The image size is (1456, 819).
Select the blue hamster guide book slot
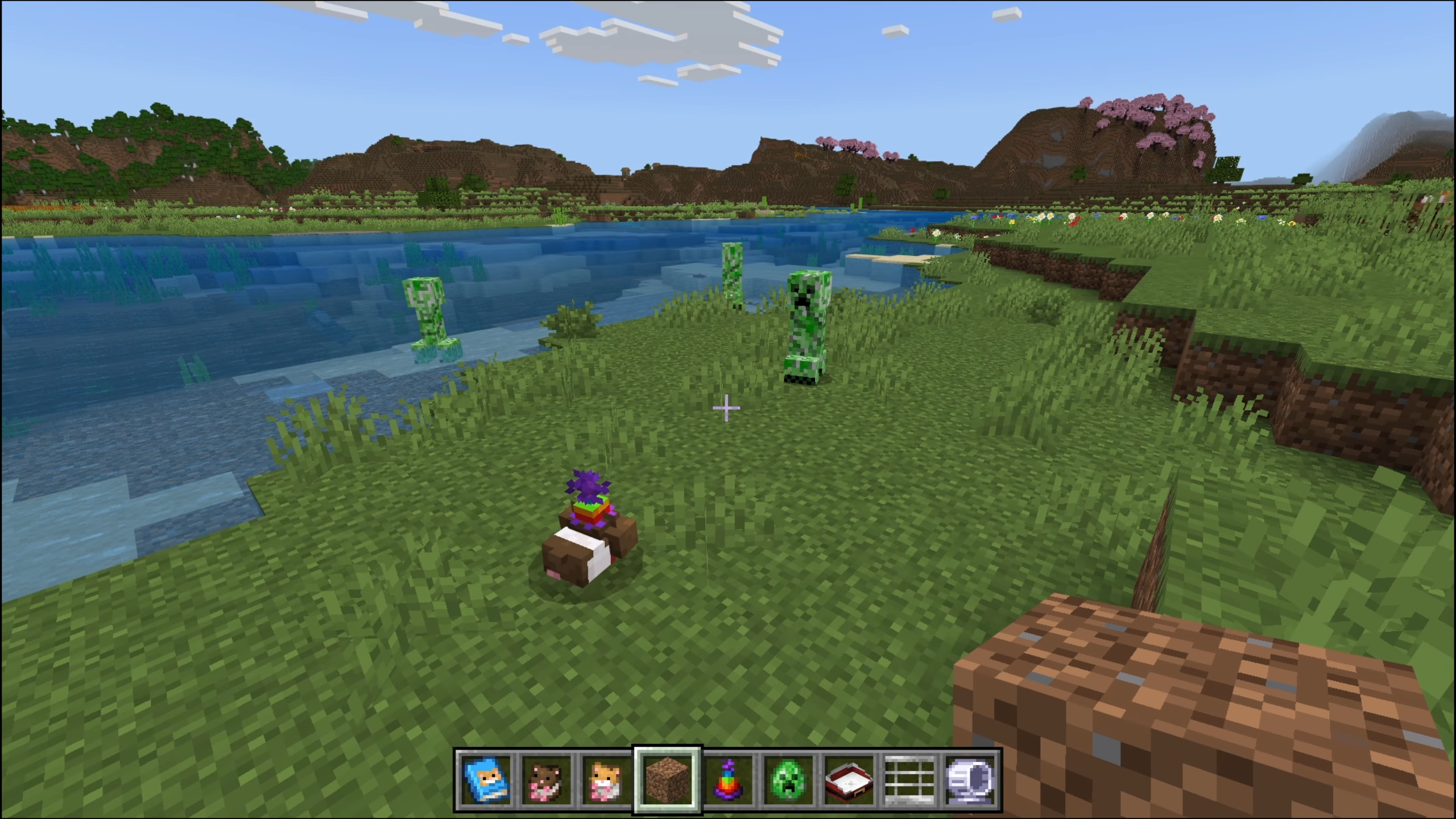point(487,779)
